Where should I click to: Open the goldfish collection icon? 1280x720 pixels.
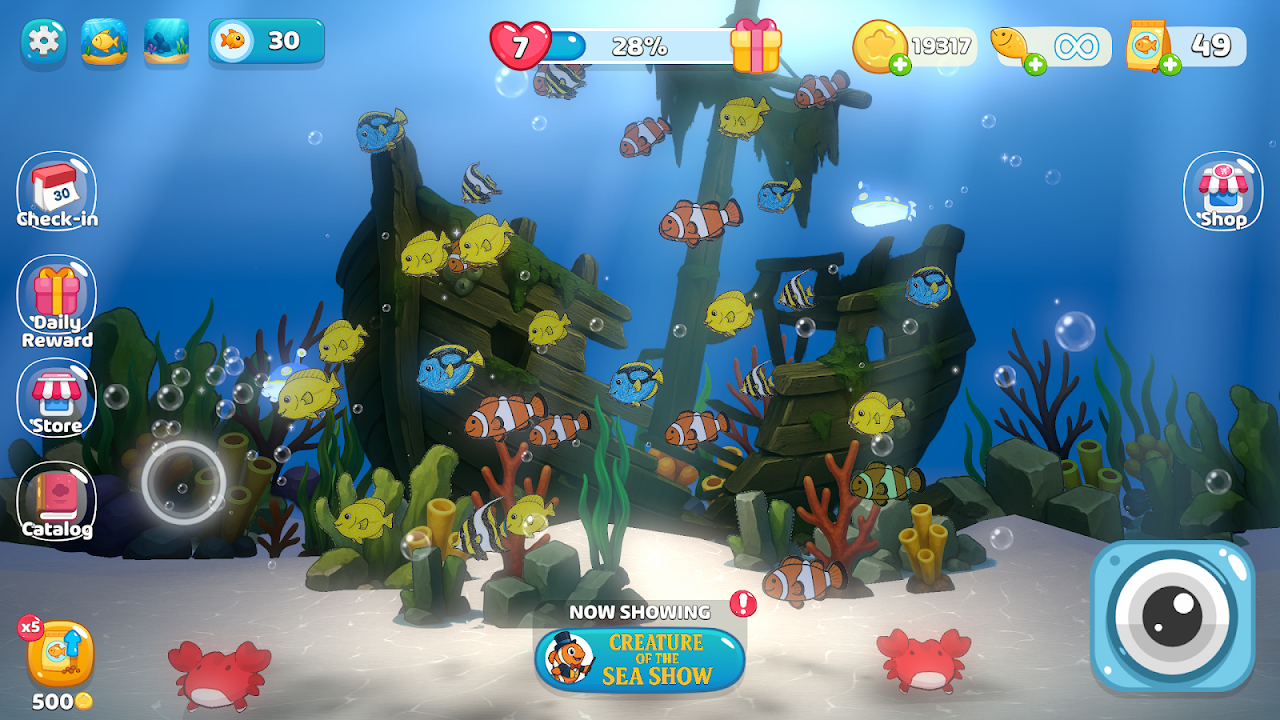pos(104,42)
